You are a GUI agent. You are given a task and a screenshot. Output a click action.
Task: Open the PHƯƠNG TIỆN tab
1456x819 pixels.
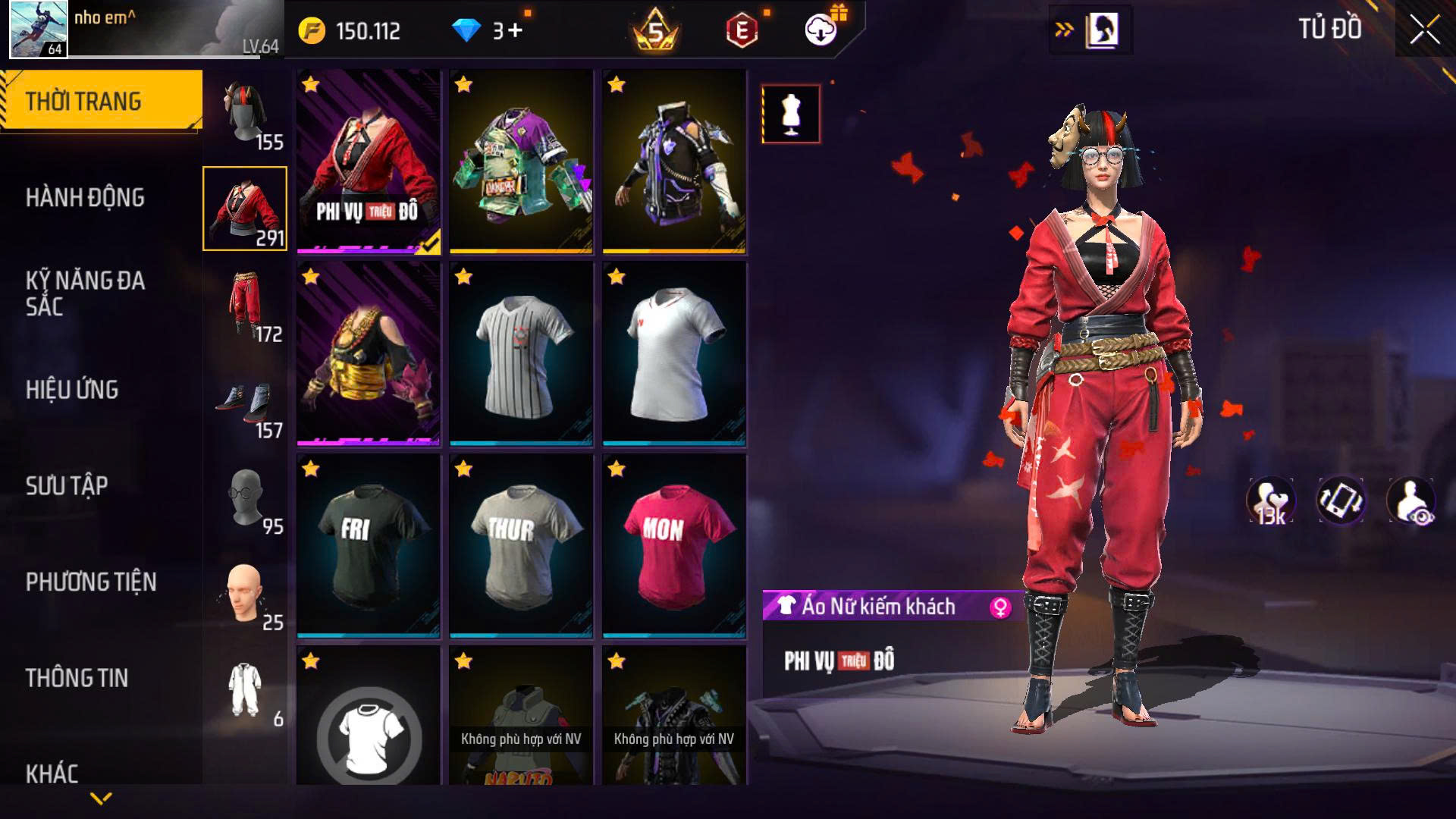(x=91, y=582)
